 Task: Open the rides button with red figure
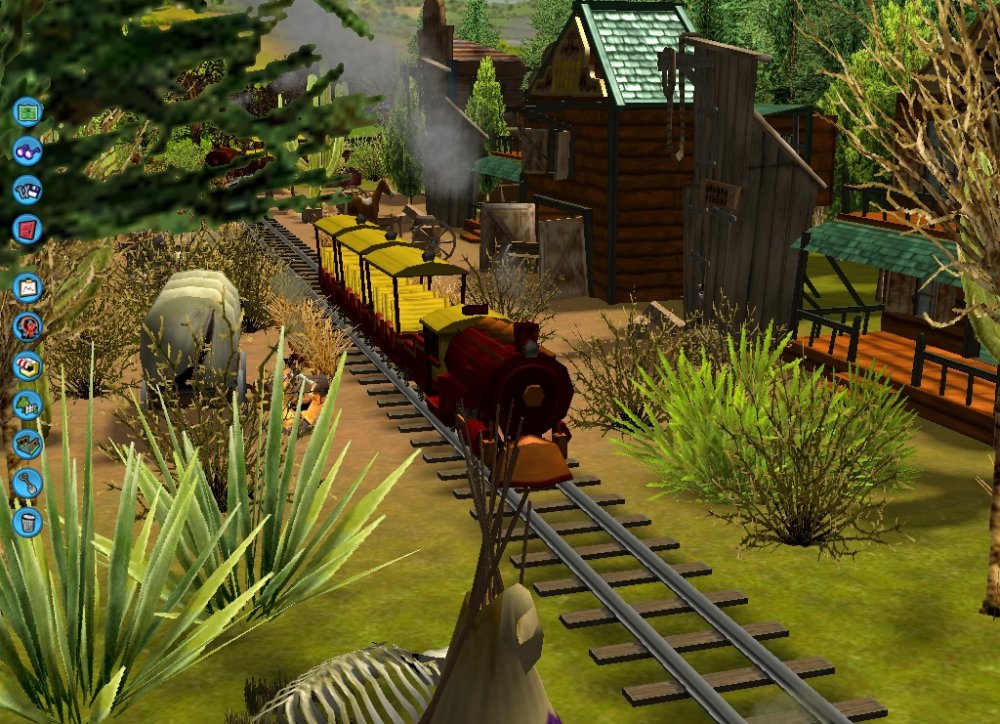[28, 327]
